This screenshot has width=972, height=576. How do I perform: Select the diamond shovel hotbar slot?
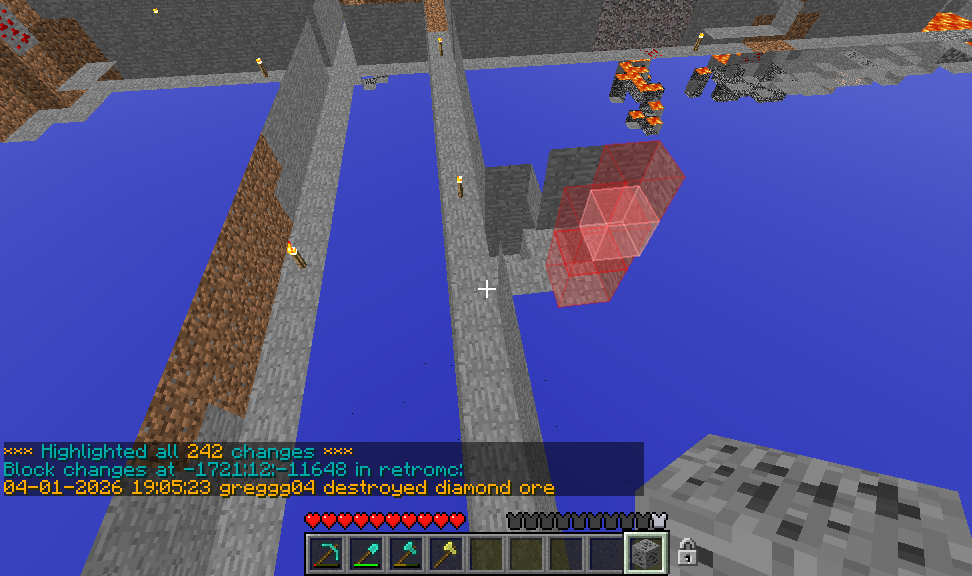pos(366,553)
